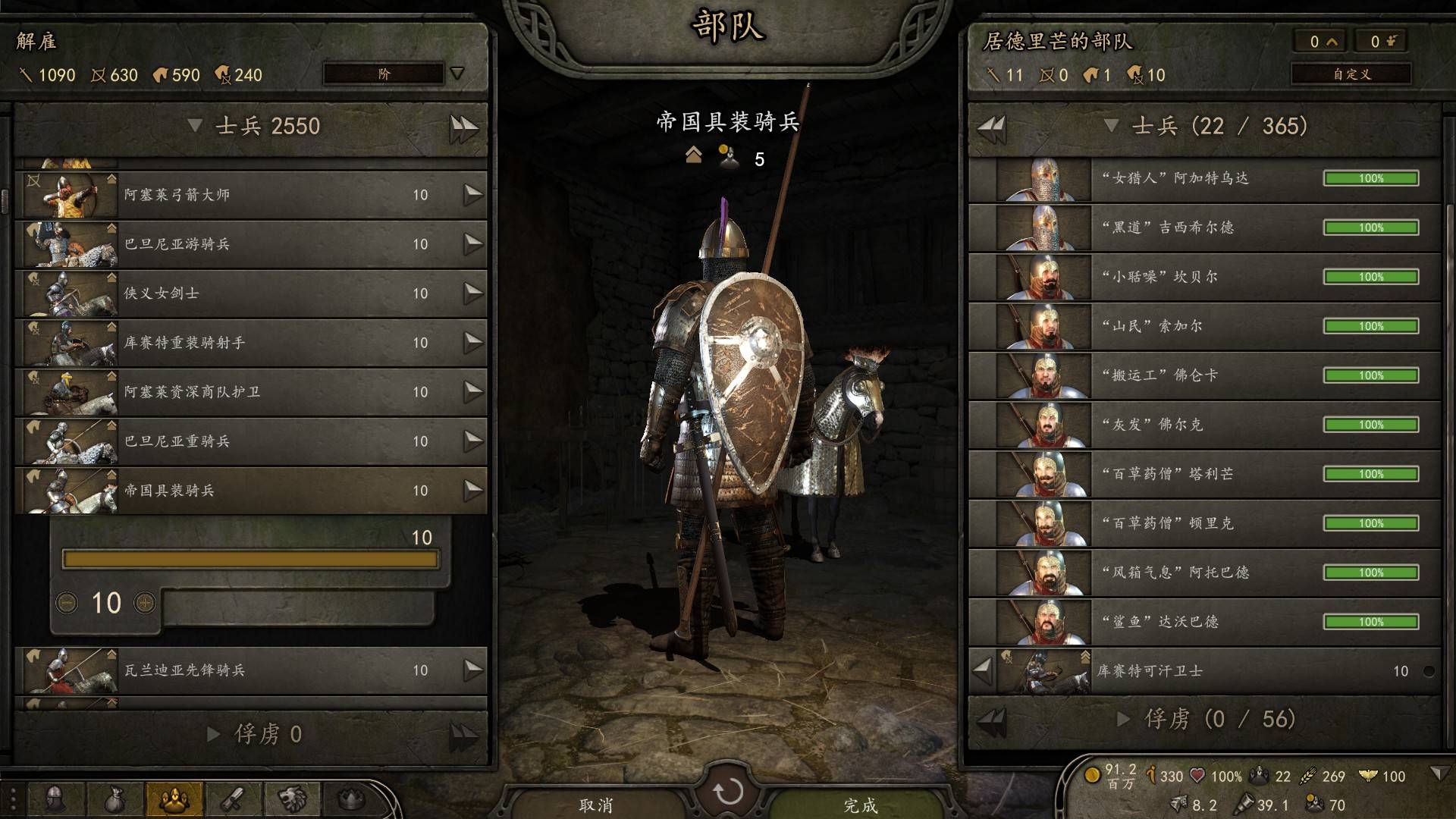Open the 自定义 sort dropdown
The image size is (1456, 819).
tap(1351, 74)
